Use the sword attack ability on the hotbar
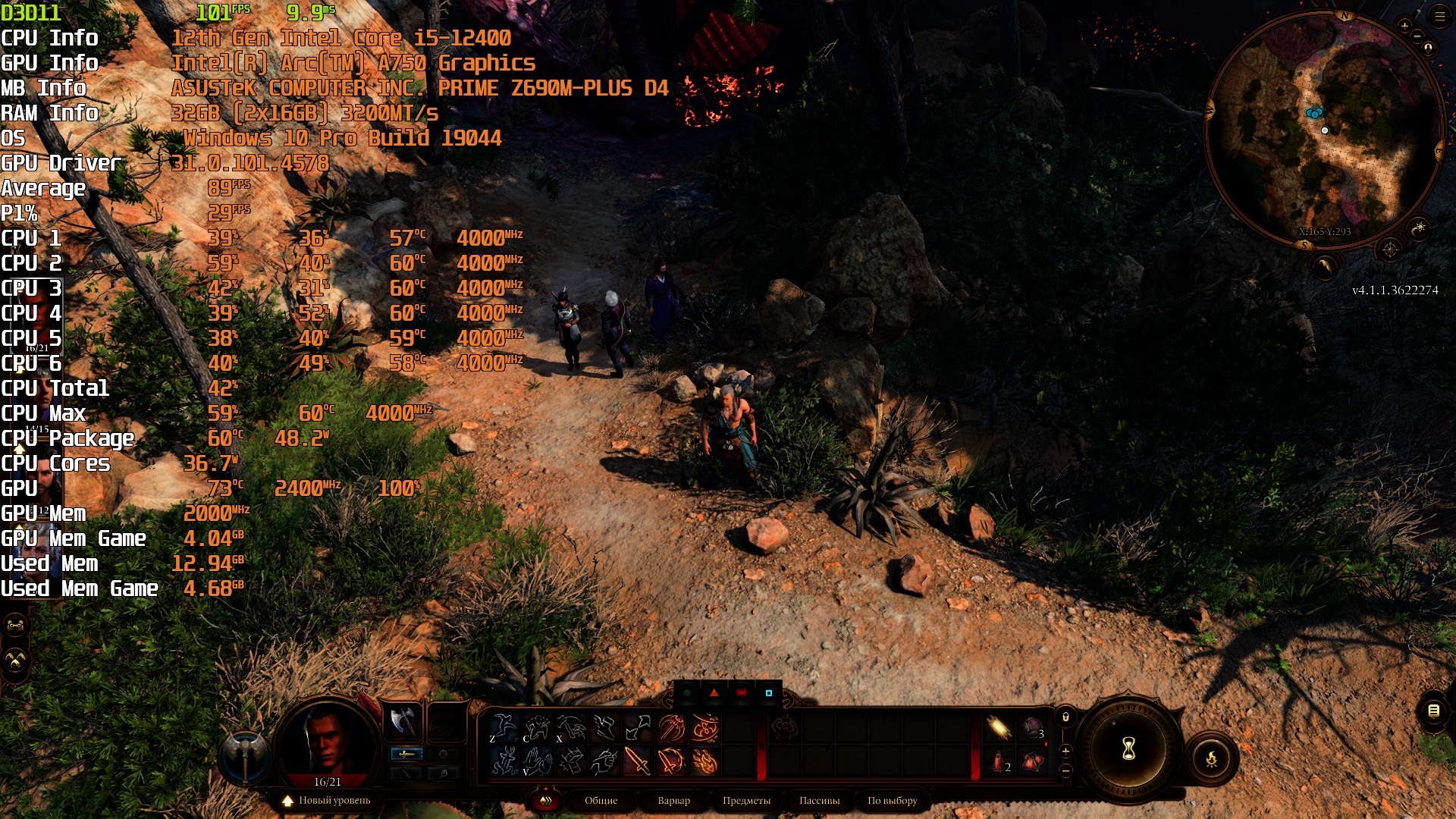 pos(637,761)
